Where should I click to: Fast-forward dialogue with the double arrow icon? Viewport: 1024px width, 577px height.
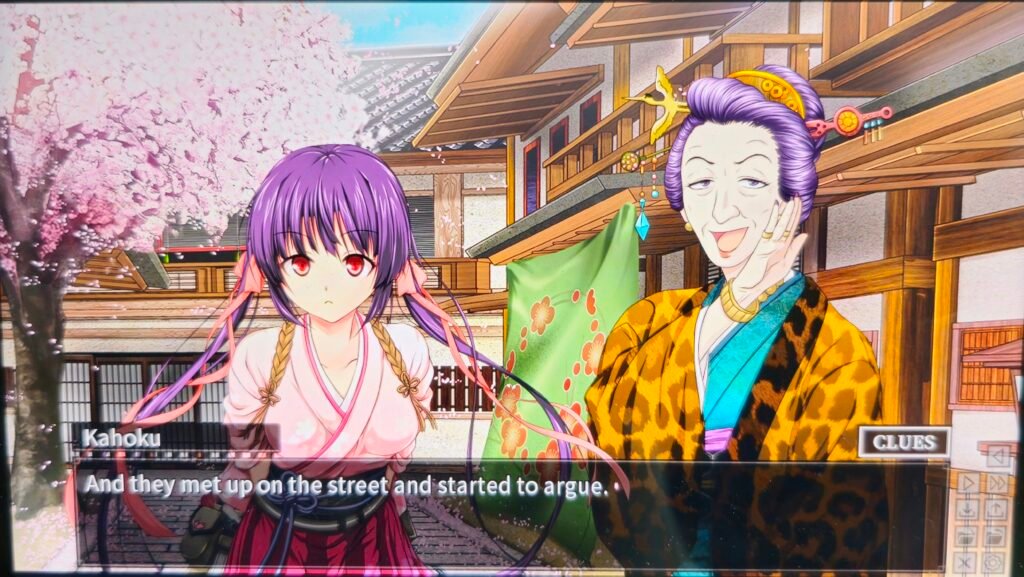[996, 483]
